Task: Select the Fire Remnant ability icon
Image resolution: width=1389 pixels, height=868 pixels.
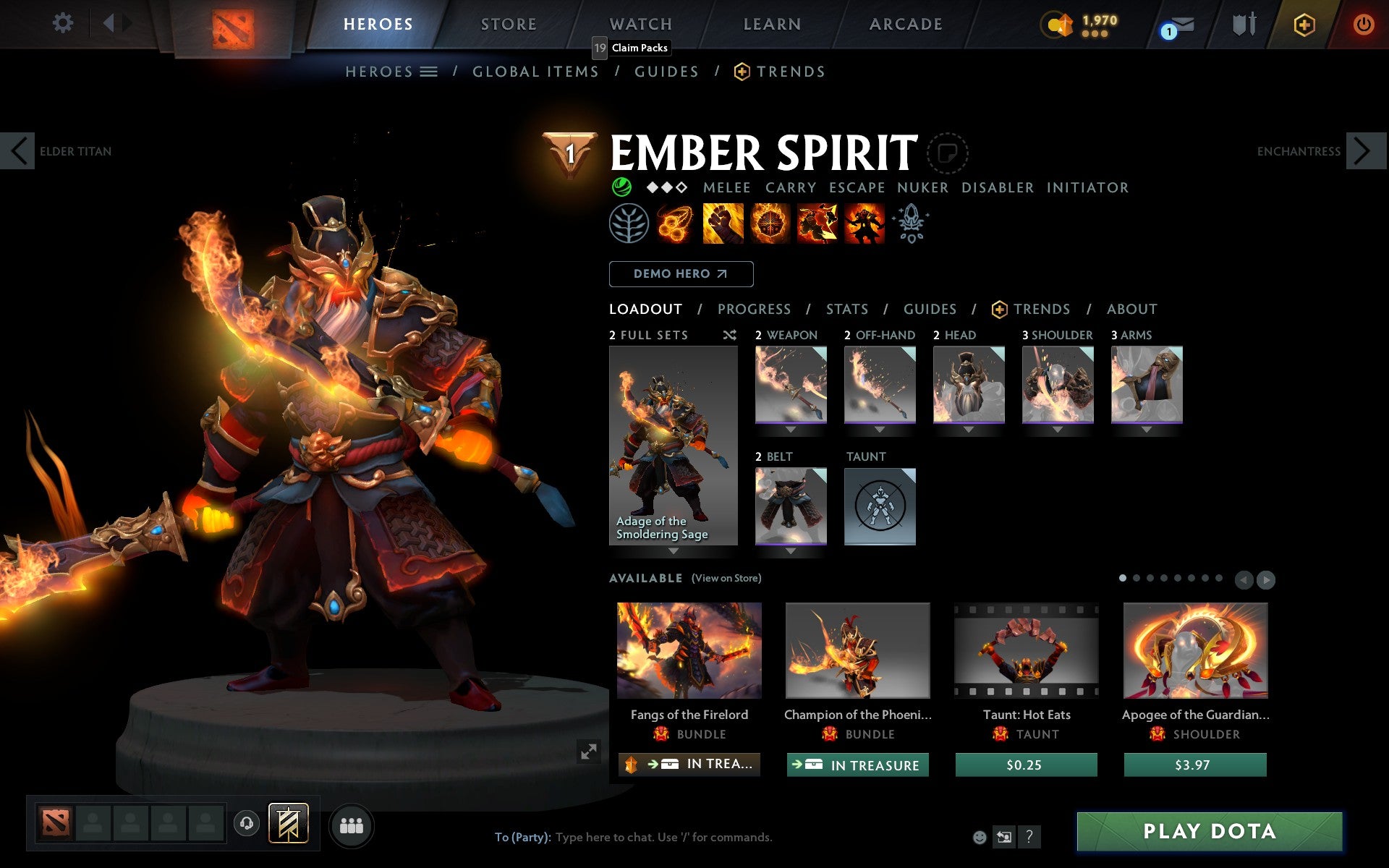Action: tap(865, 223)
